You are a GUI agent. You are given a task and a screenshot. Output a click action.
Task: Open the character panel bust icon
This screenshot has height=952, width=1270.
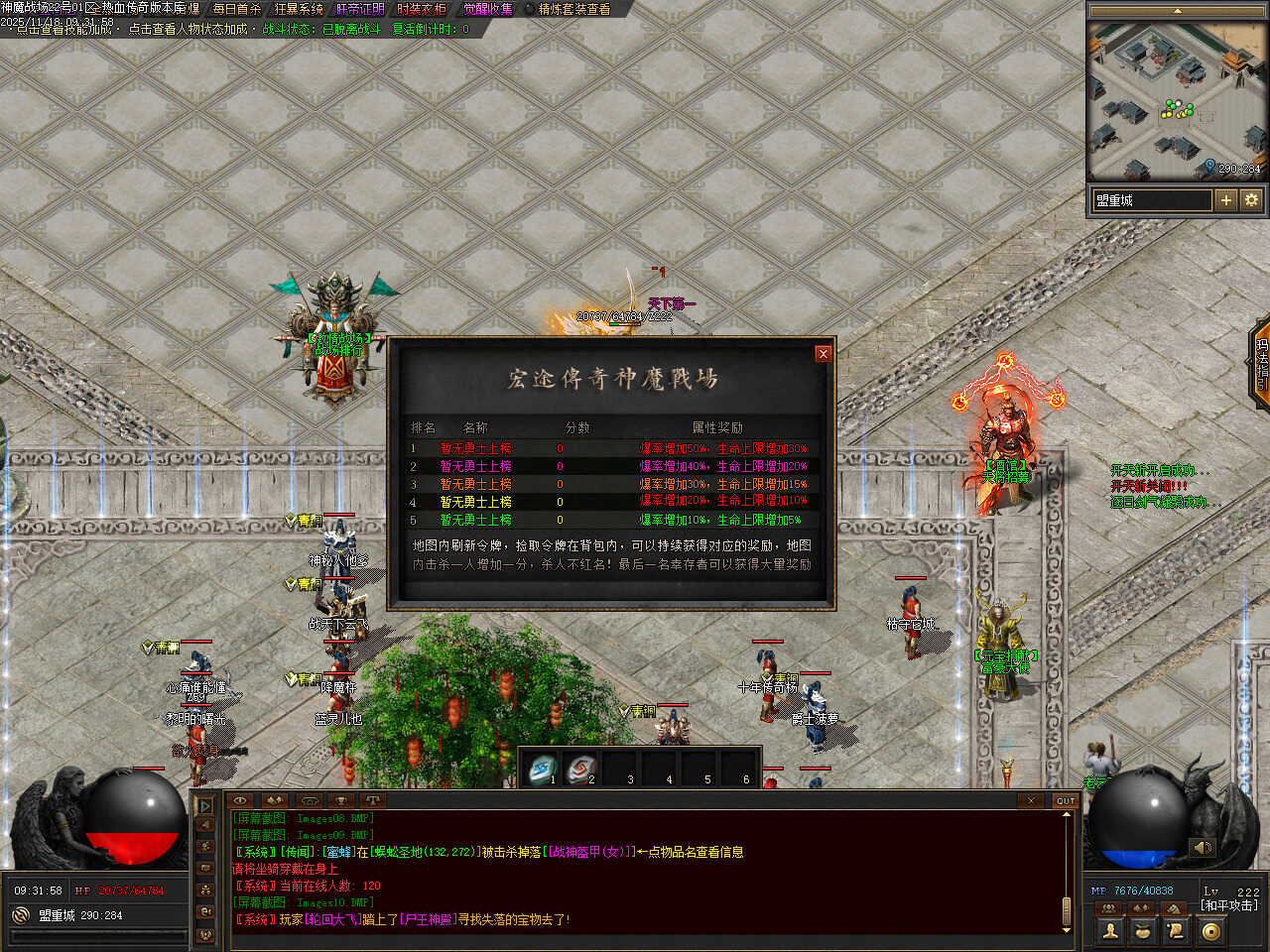(1110, 930)
